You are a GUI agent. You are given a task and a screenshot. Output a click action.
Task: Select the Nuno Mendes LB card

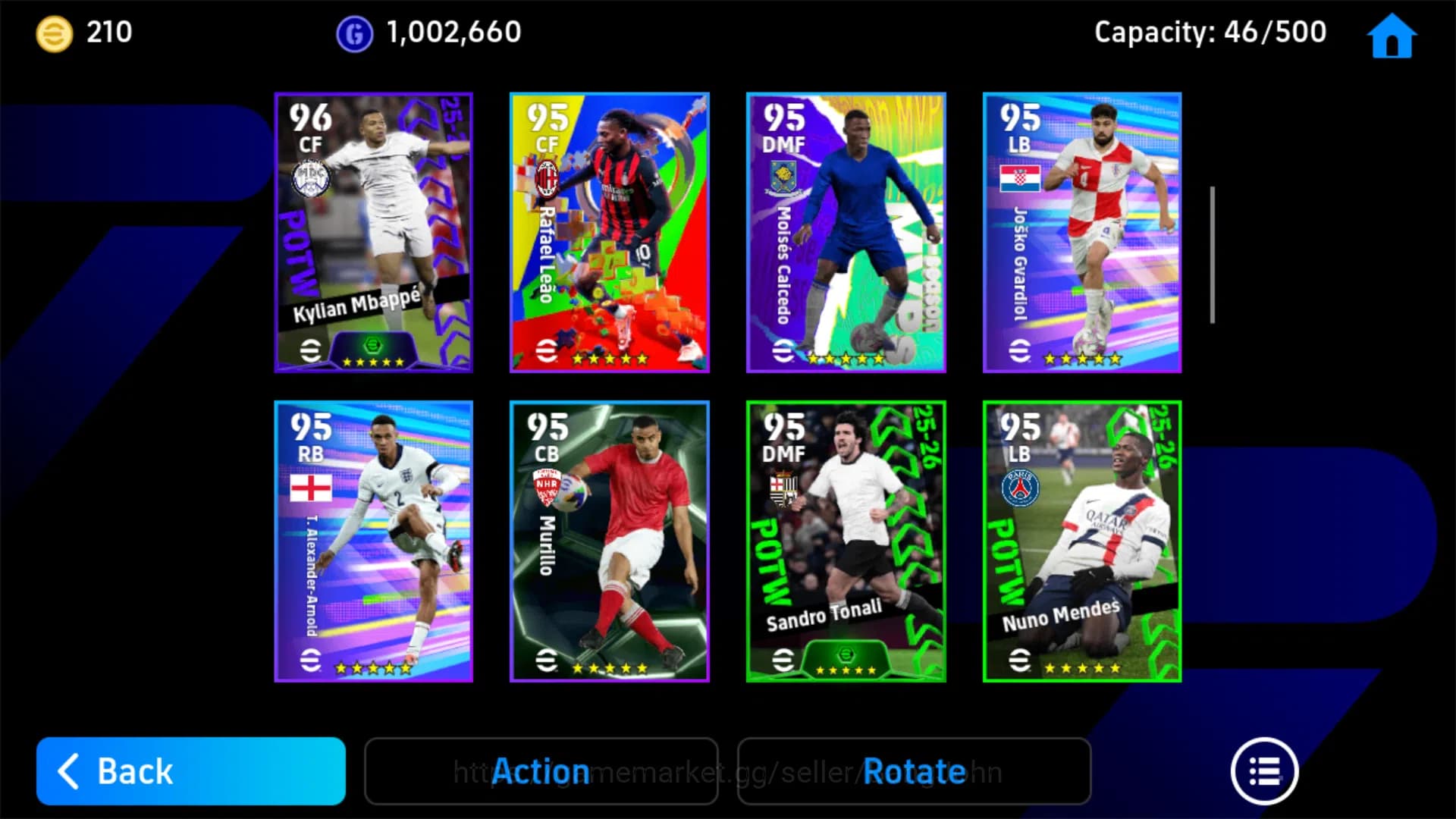tap(1082, 542)
